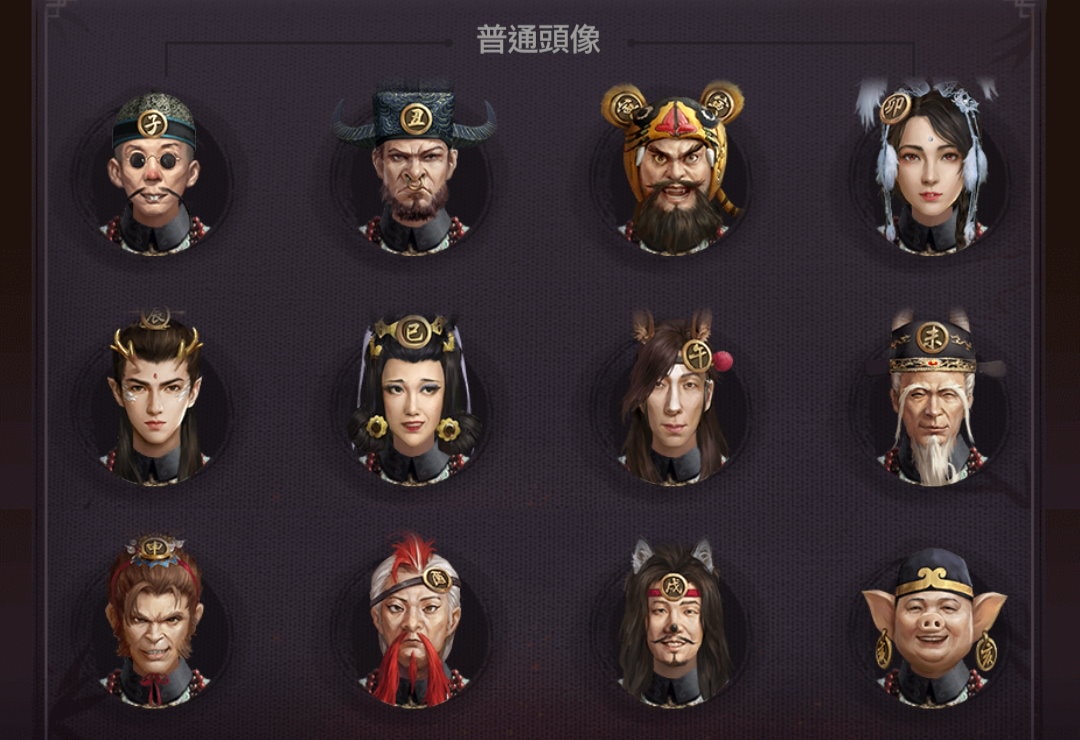
Task: Pick the horse avatar with red pompom
Action: click(x=672, y=400)
